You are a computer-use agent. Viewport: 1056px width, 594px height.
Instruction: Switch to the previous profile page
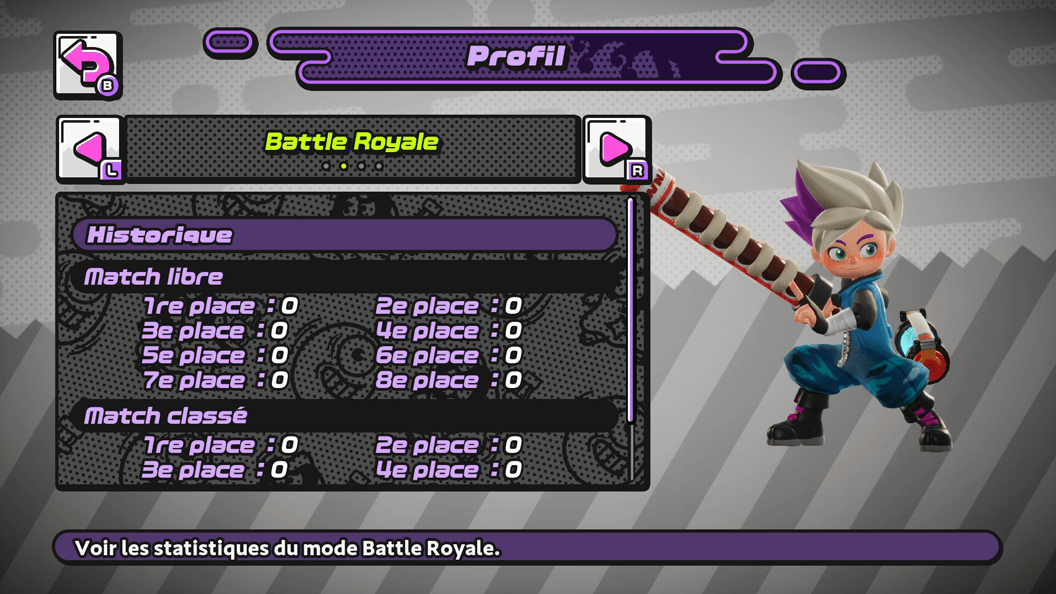tap(89, 149)
